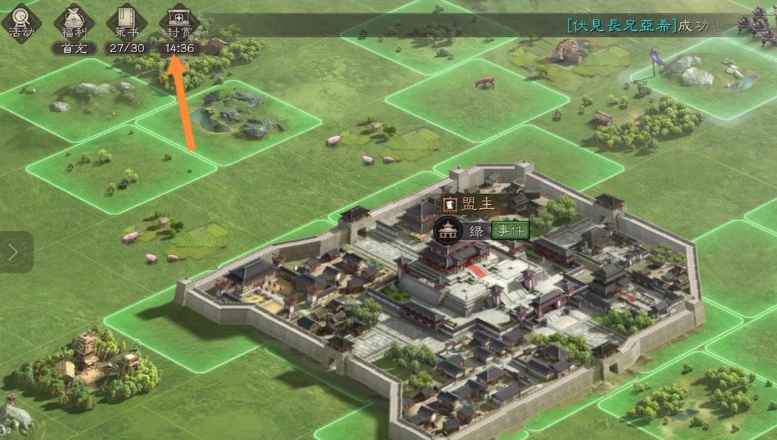Select the city's round palace icon
Image resolution: width=777 pixels, height=440 pixels.
click(x=447, y=230)
